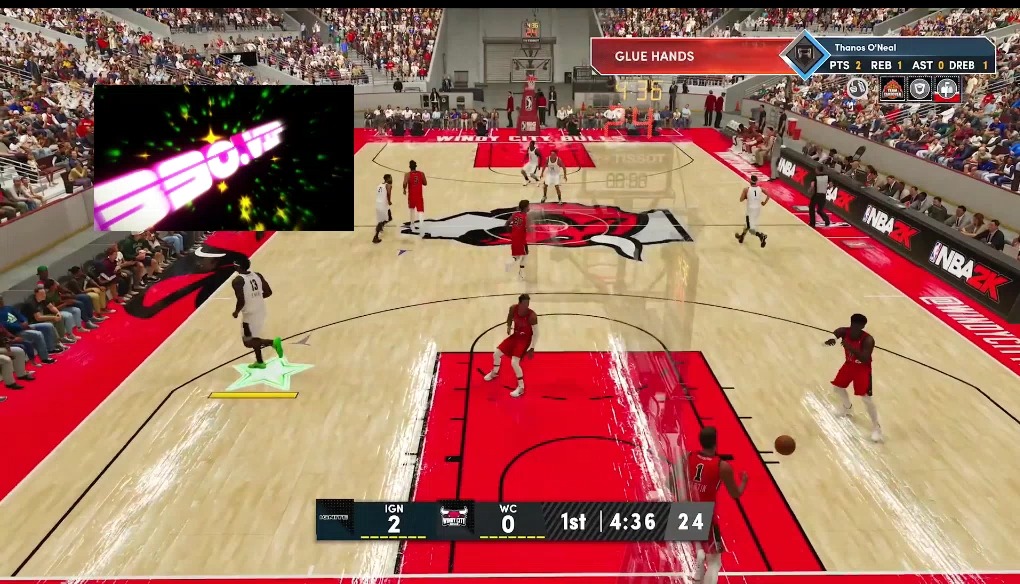1020x584 pixels.
Task: Select the orange Team Takeover icon
Action: click(x=892, y=89)
